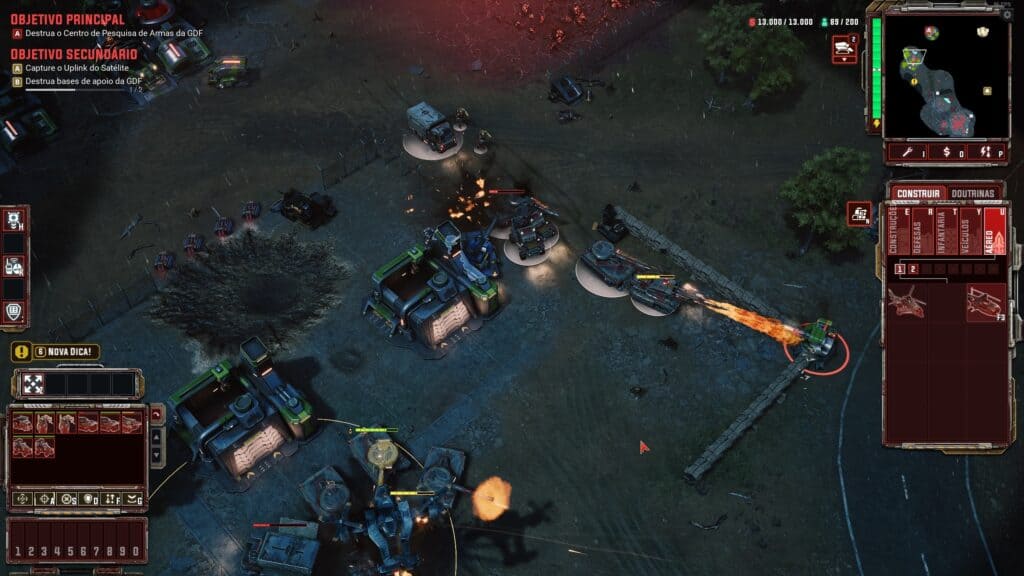The image size is (1024, 576).
Task: Activate the four-arrows scatter ability
Action: tap(33, 383)
